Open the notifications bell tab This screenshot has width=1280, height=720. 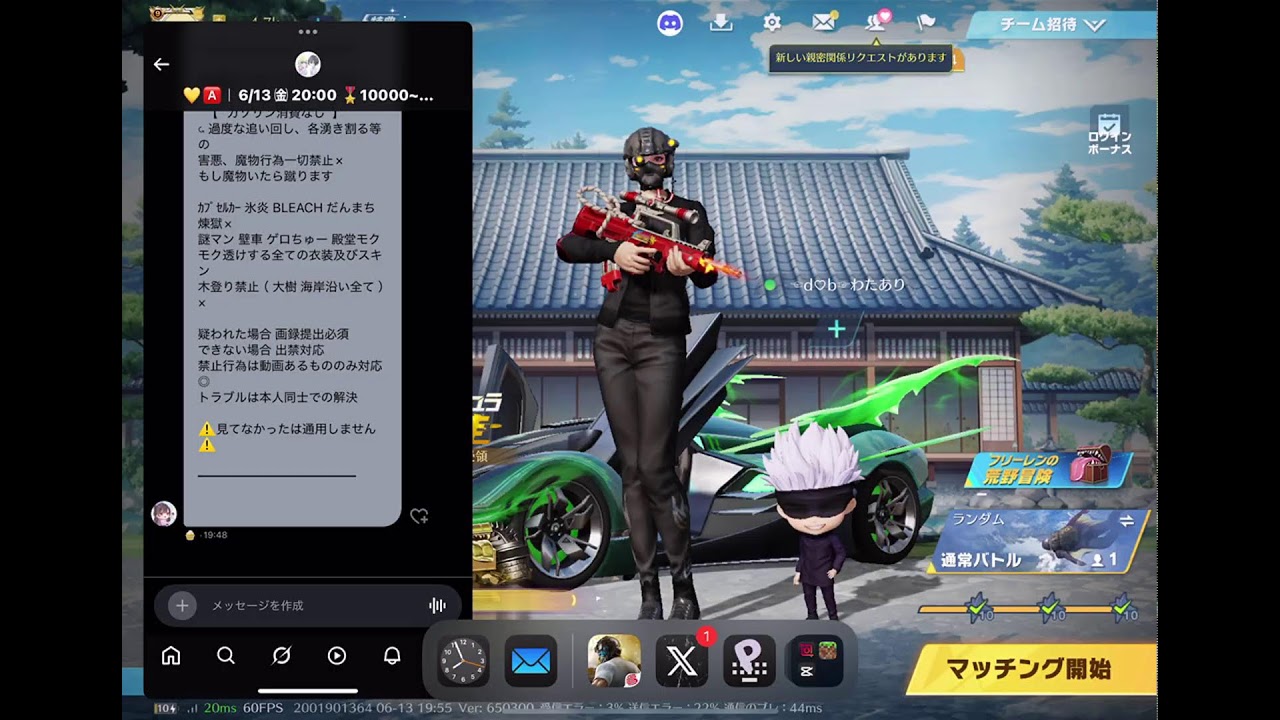click(x=392, y=656)
